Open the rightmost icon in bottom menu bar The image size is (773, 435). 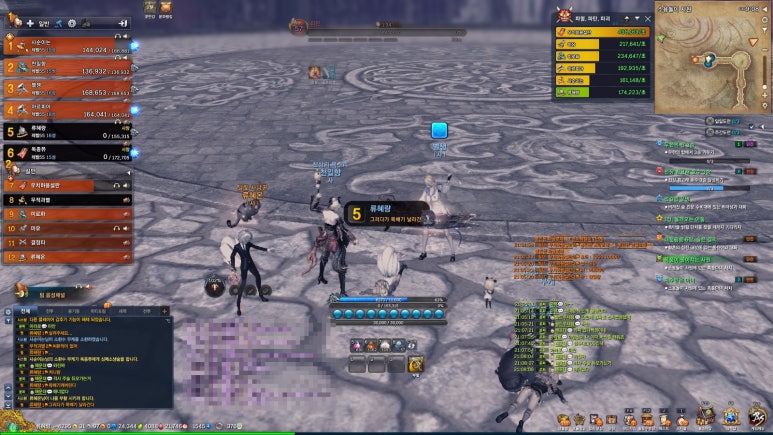click(760, 418)
